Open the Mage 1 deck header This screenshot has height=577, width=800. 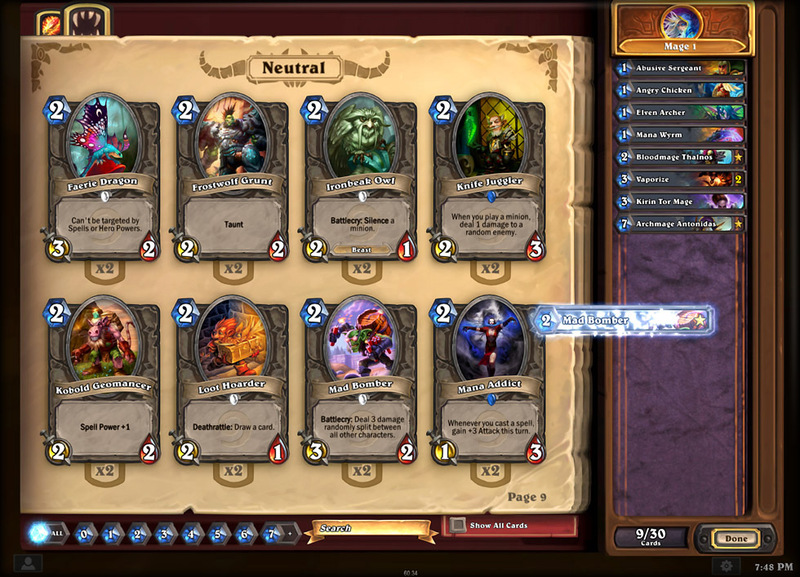(x=684, y=29)
